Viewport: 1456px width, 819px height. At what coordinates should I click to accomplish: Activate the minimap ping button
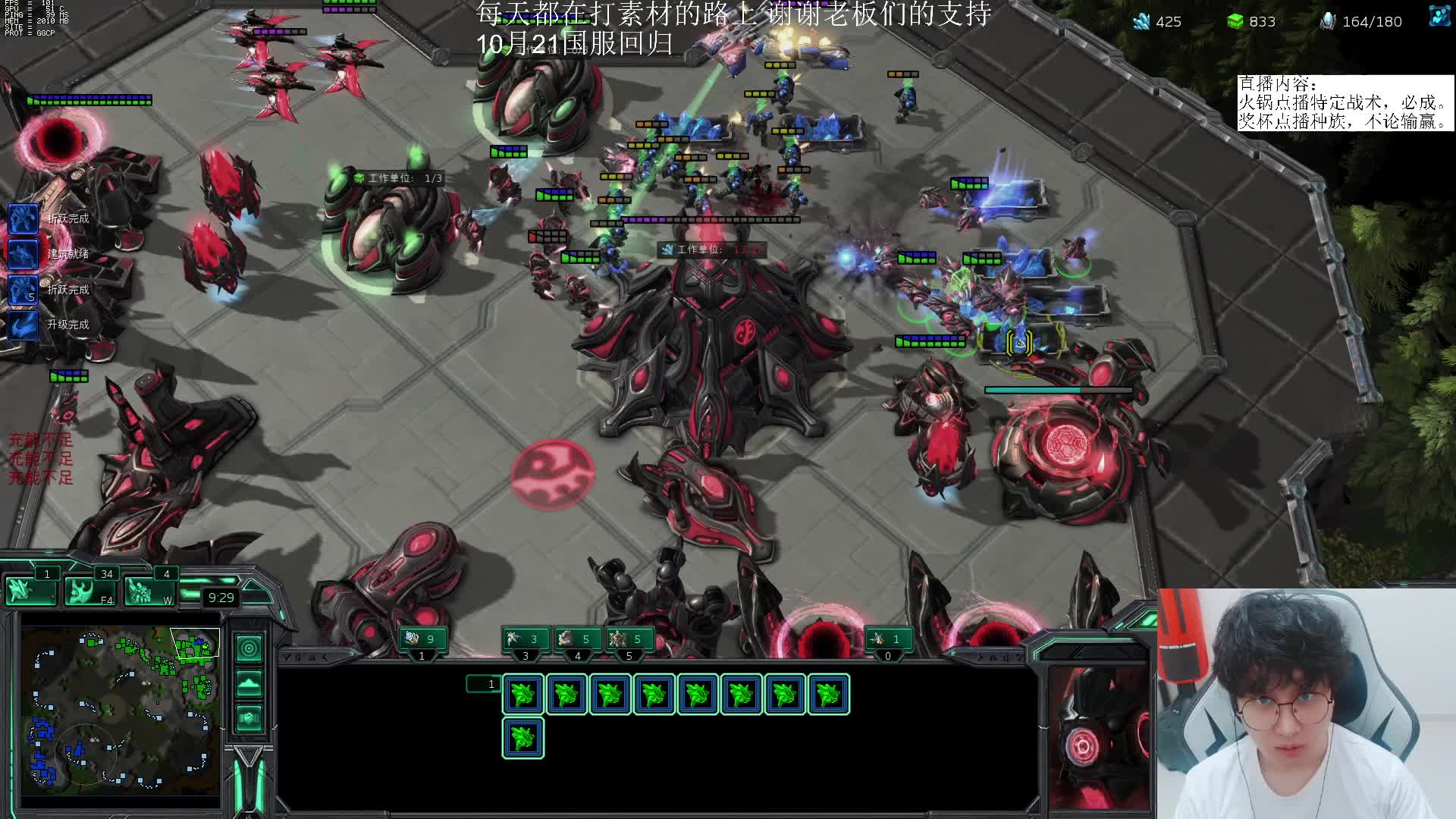click(x=249, y=648)
